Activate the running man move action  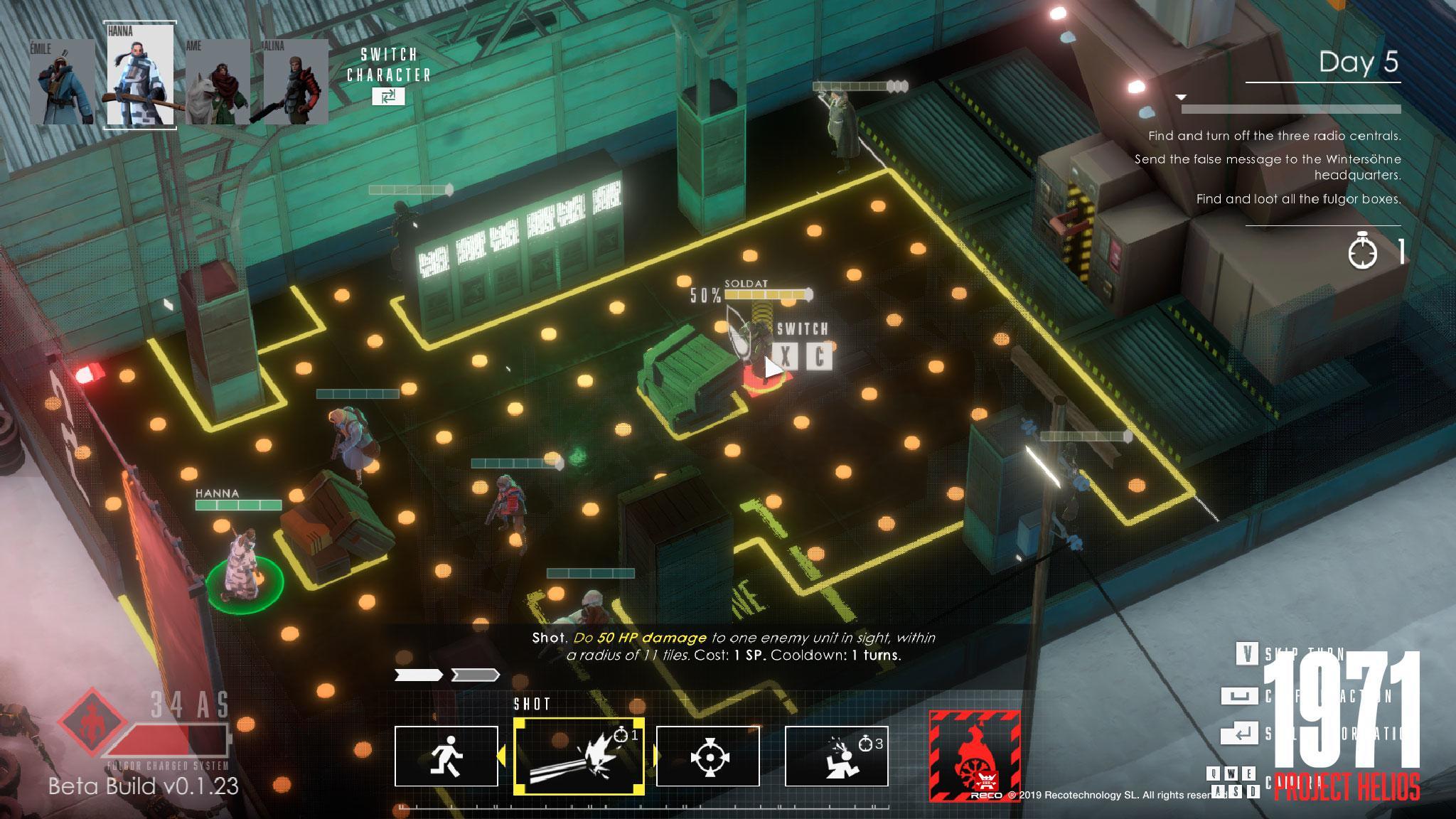(x=446, y=756)
